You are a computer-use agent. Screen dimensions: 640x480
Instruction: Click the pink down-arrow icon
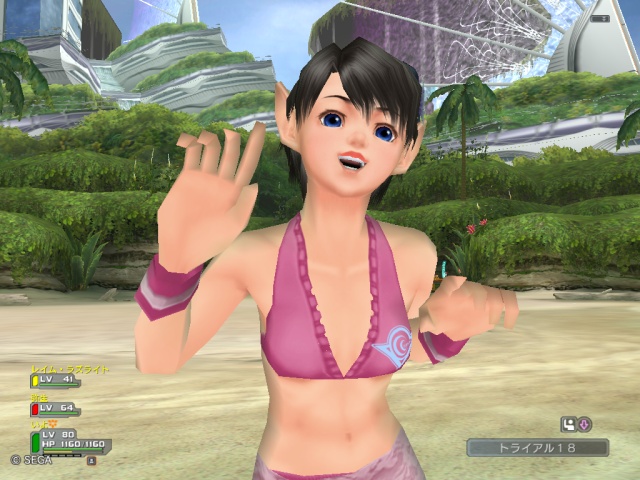click(584, 424)
